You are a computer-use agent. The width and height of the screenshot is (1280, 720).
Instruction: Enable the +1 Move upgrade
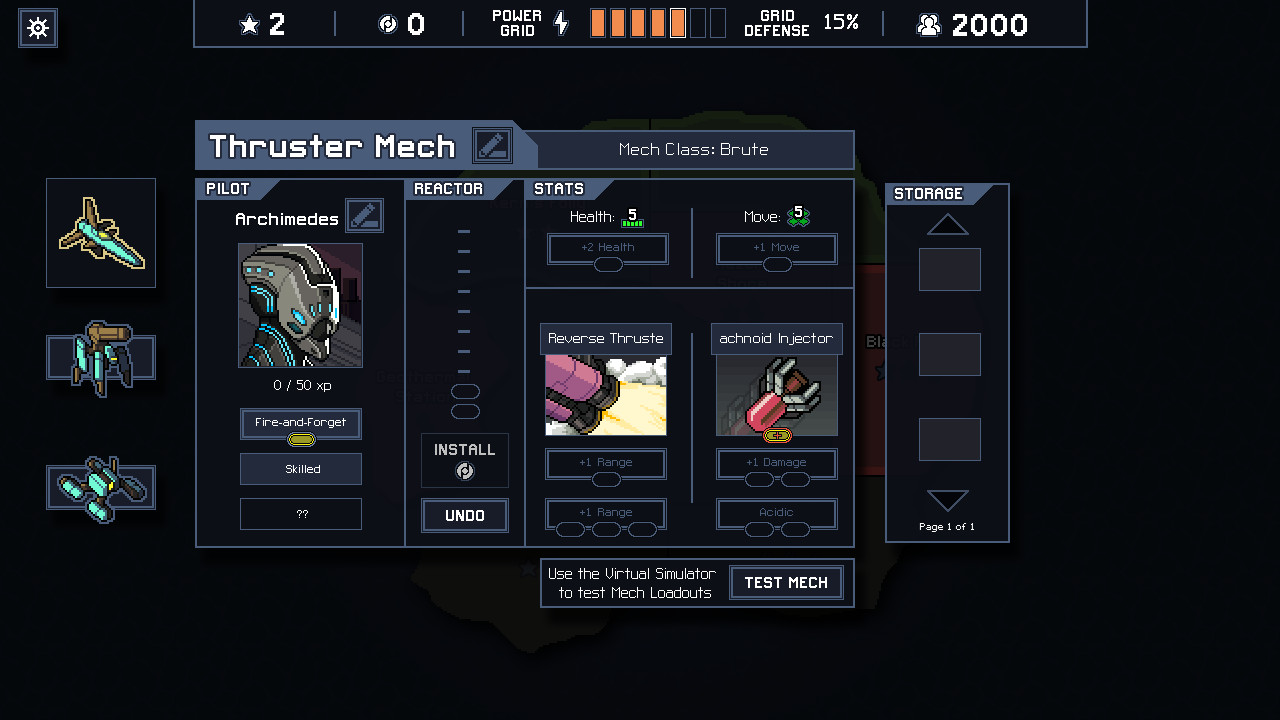pos(777,248)
